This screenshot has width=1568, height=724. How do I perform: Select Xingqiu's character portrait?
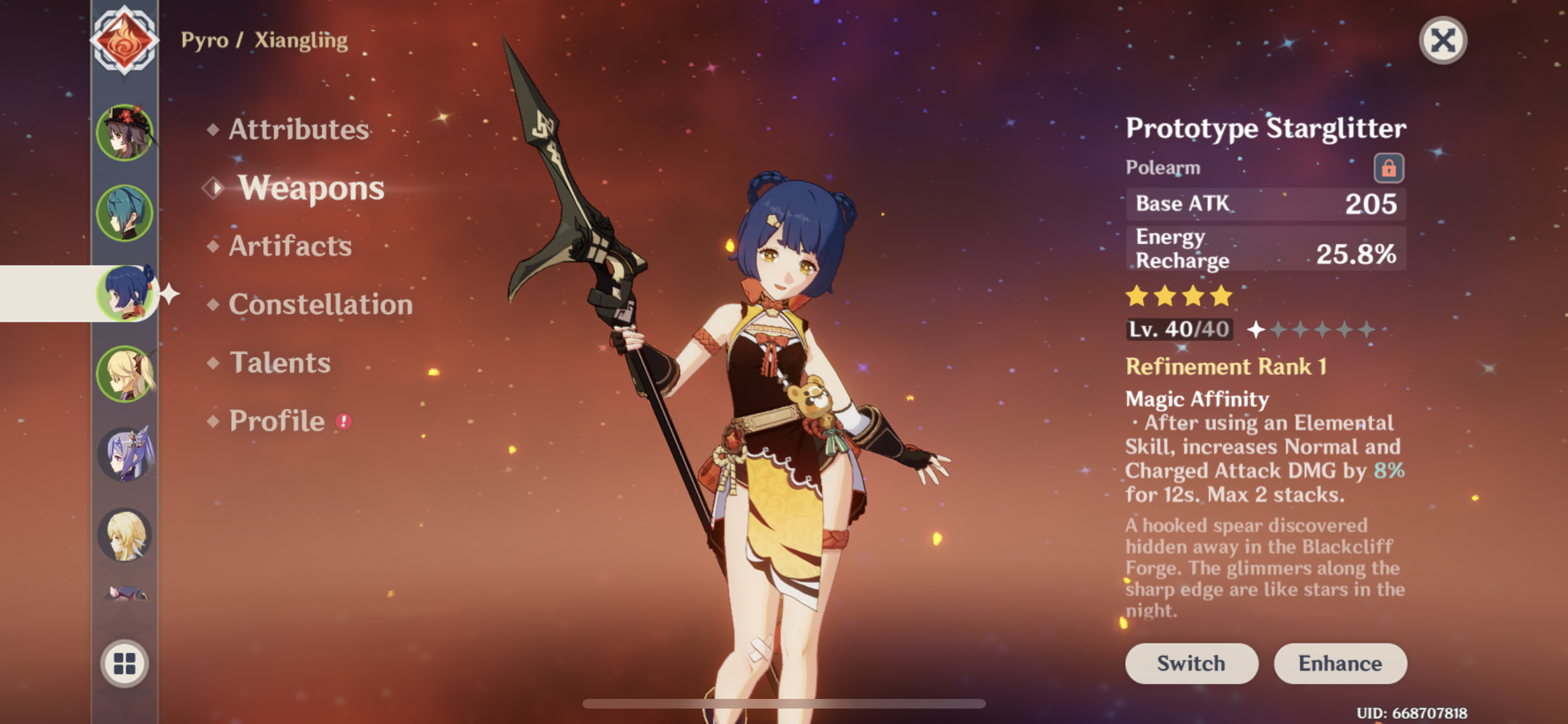(126, 212)
